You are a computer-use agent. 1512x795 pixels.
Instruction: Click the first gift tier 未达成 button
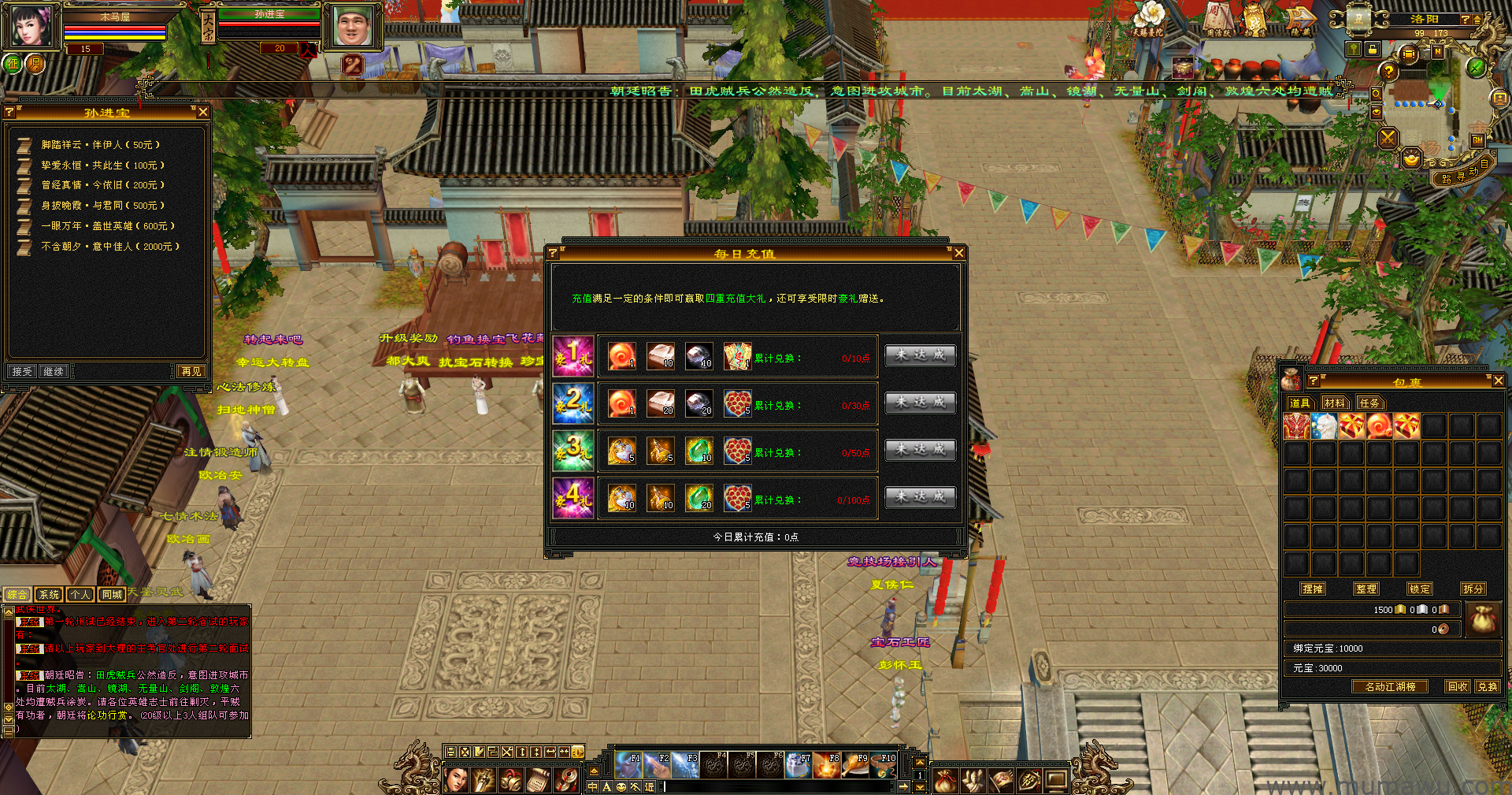pos(920,355)
